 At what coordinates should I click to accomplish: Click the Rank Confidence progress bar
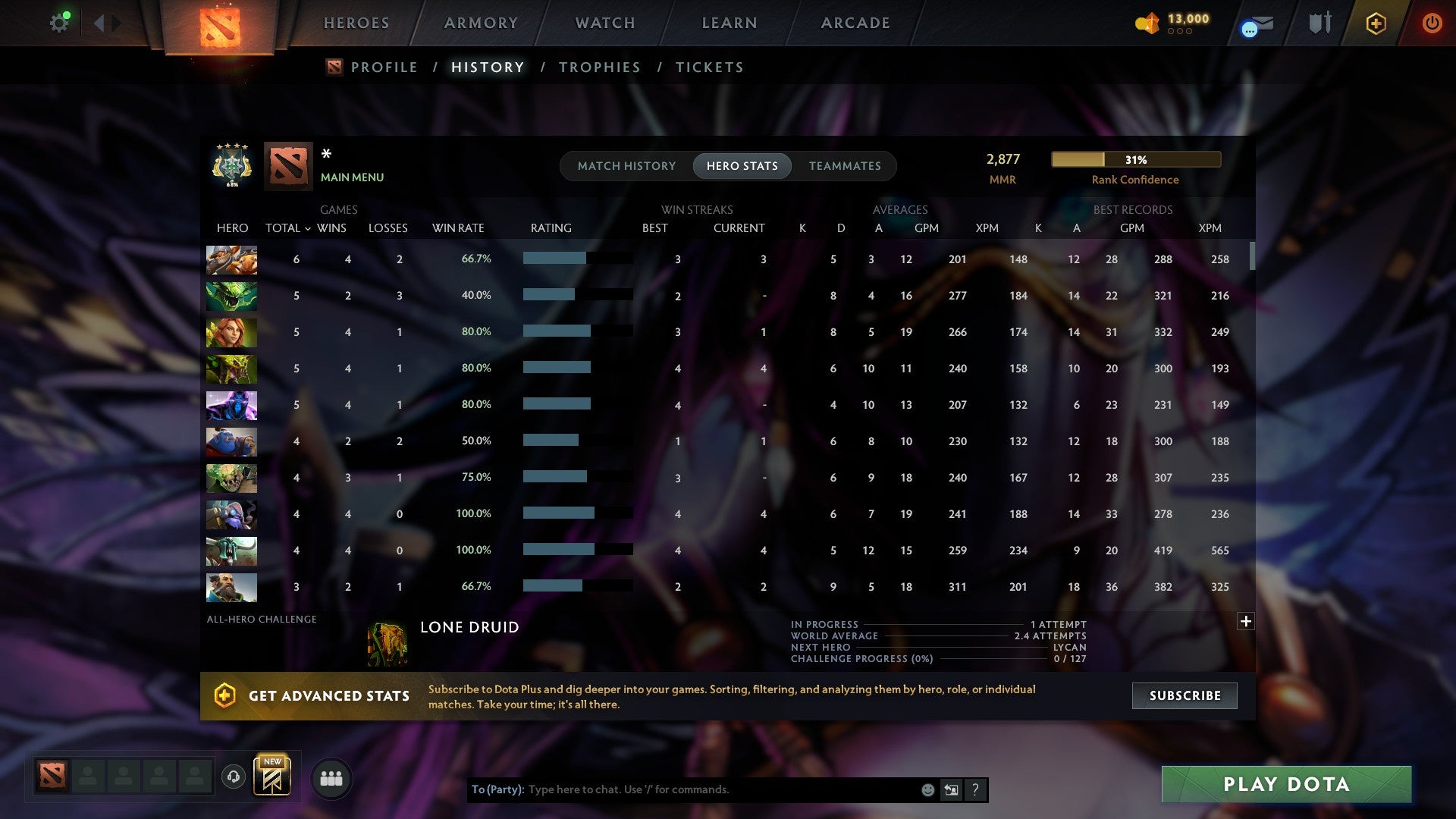[x=1135, y=159]
